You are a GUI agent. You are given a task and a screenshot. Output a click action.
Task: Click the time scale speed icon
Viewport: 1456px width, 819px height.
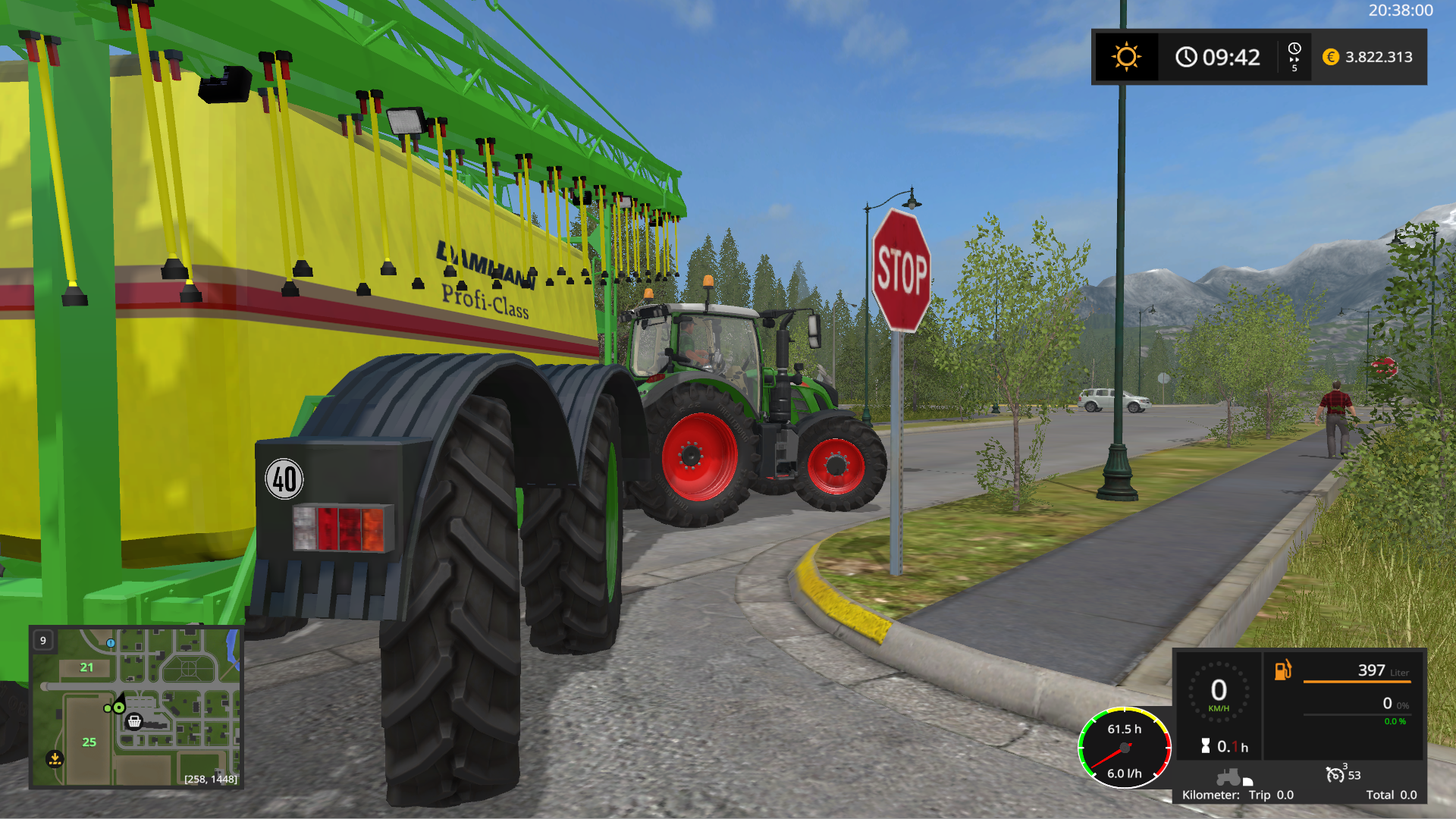(1294, 57)
